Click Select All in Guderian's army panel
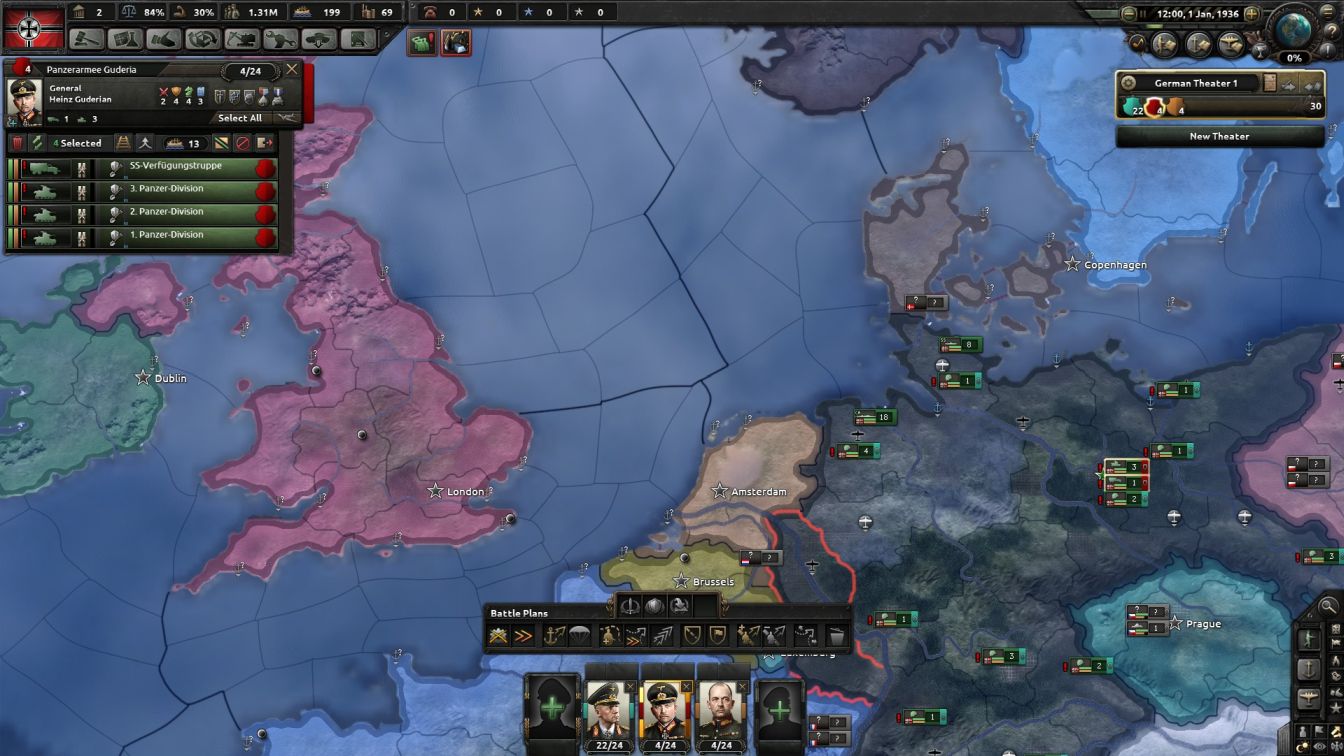 (x=242, y=118)
